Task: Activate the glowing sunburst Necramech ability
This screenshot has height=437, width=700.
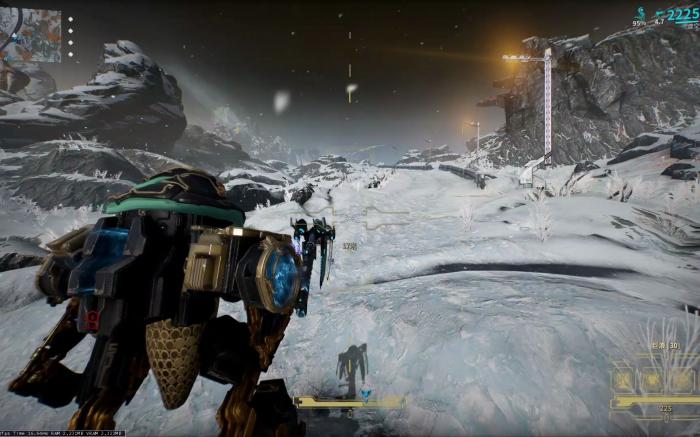Action: pos(651,381)
